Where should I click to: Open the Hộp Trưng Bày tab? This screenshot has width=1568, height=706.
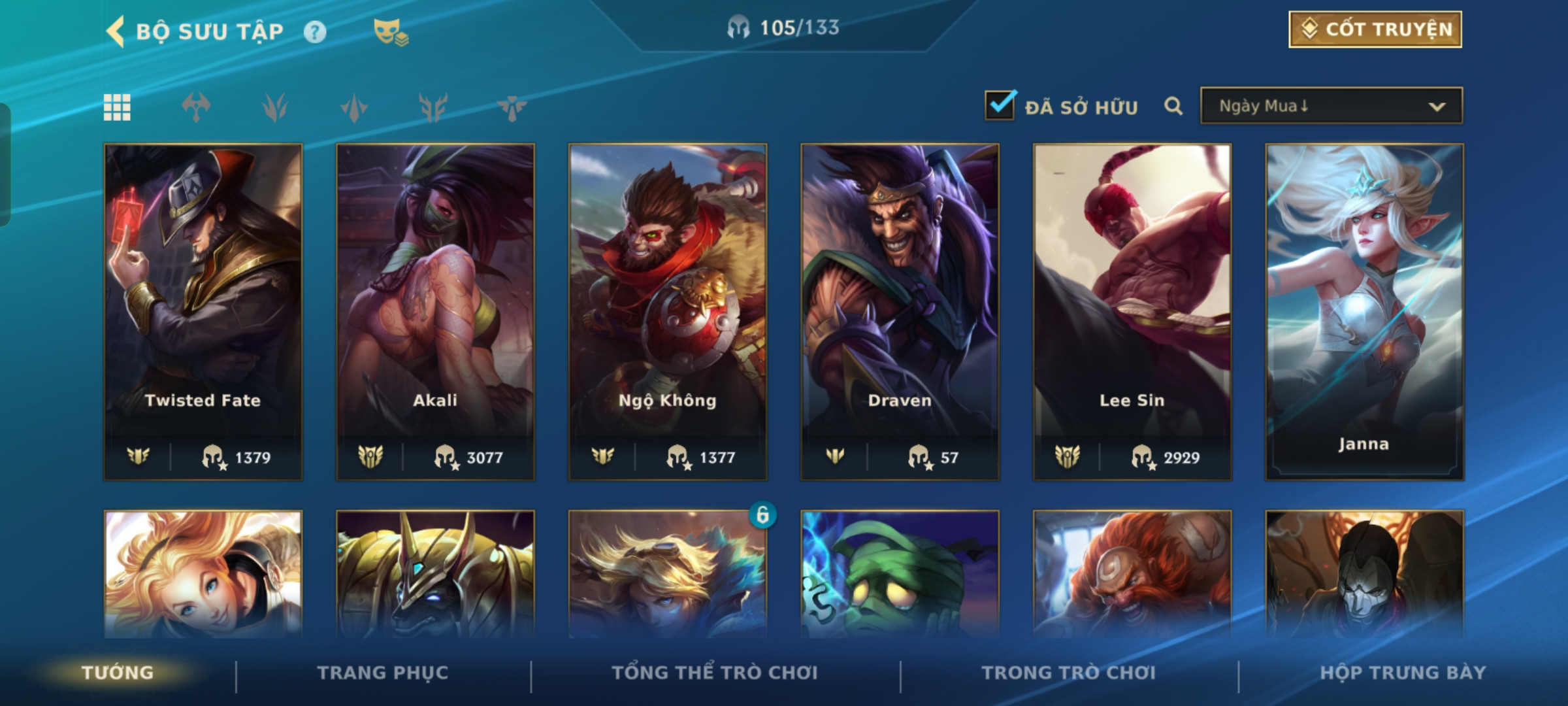tap(1403, 673)
